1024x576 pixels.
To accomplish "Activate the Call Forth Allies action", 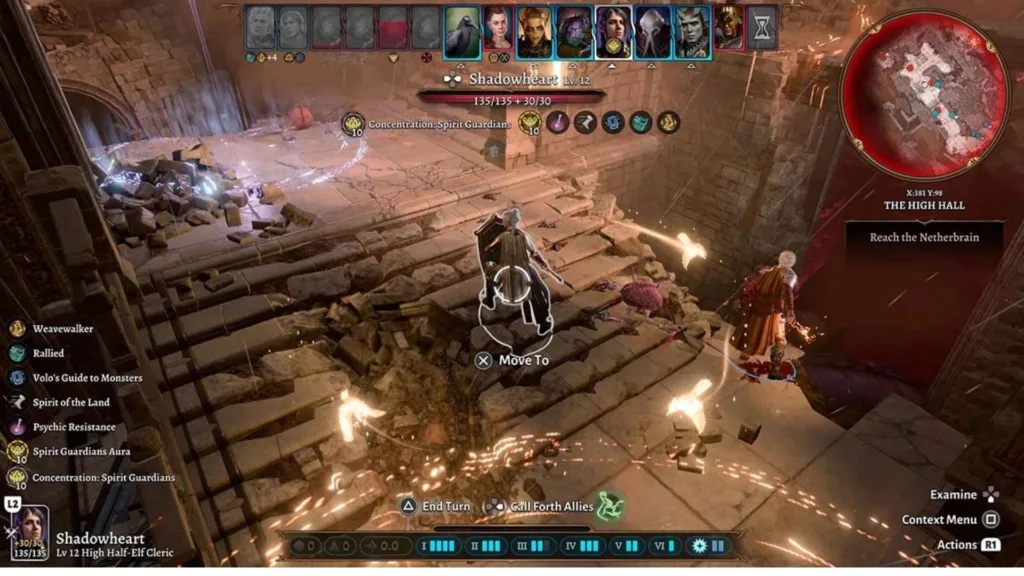I will (x=552, y=506).
